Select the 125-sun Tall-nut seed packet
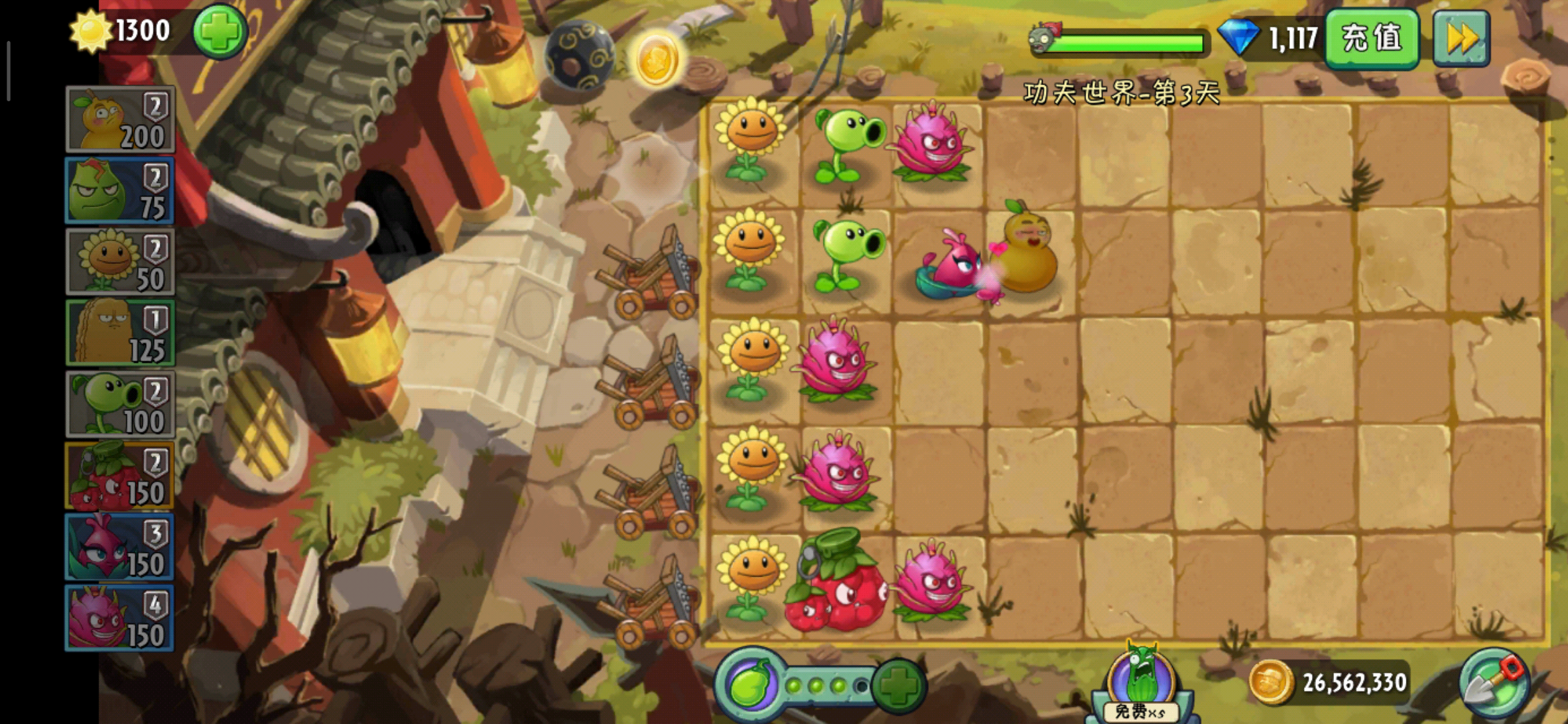The image size is (1568, 724). 120,333
